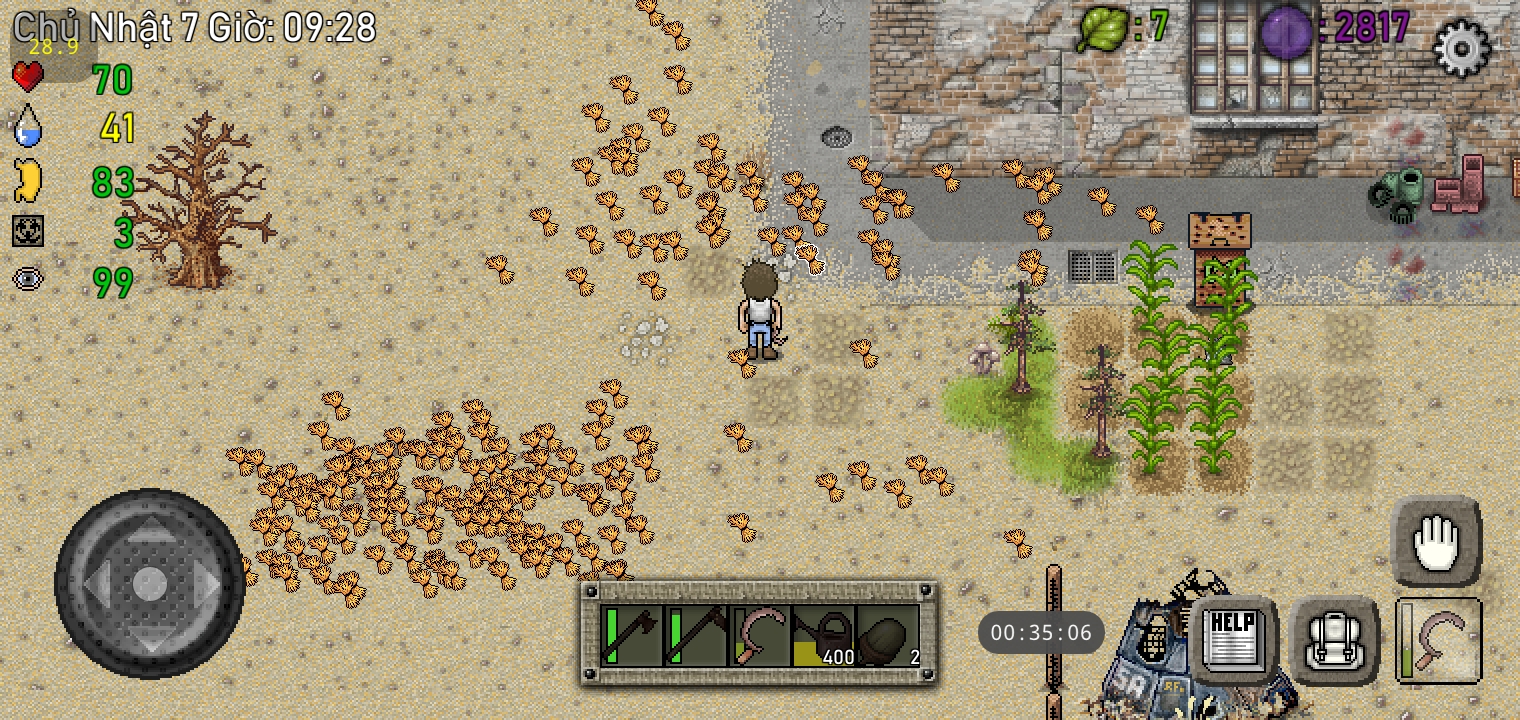
Task: Tap the virtual joystick's left arrow
Action: (x=97, y=582)
